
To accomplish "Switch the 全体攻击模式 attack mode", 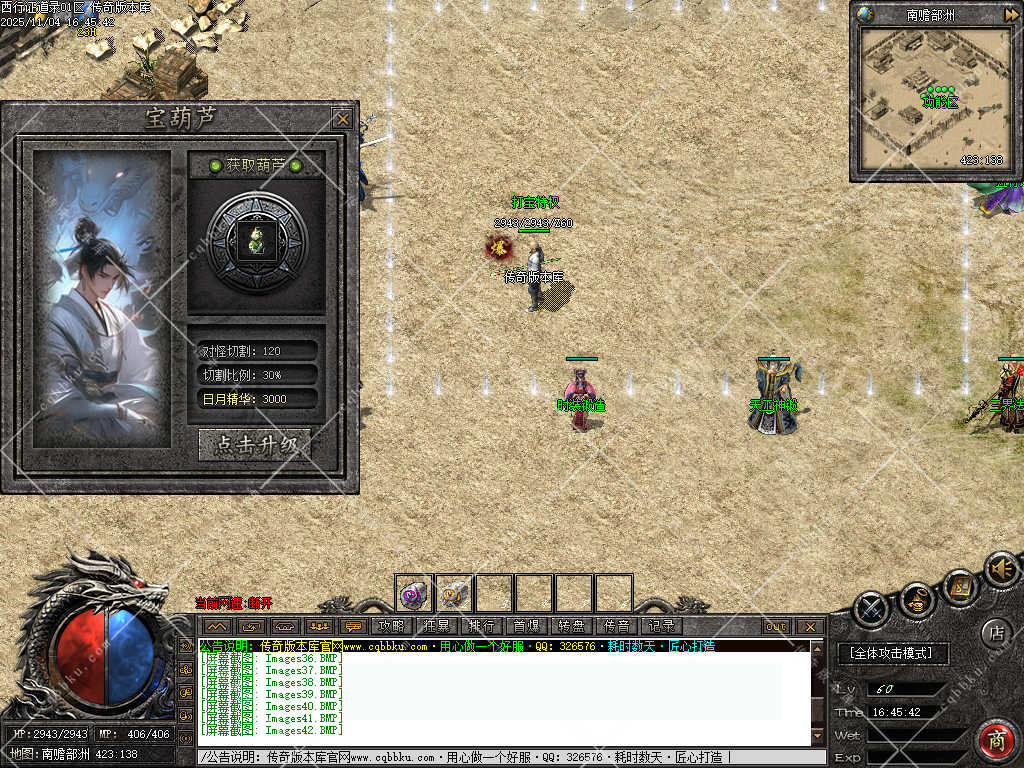I will pyautogui.click(x=890, y=653).
